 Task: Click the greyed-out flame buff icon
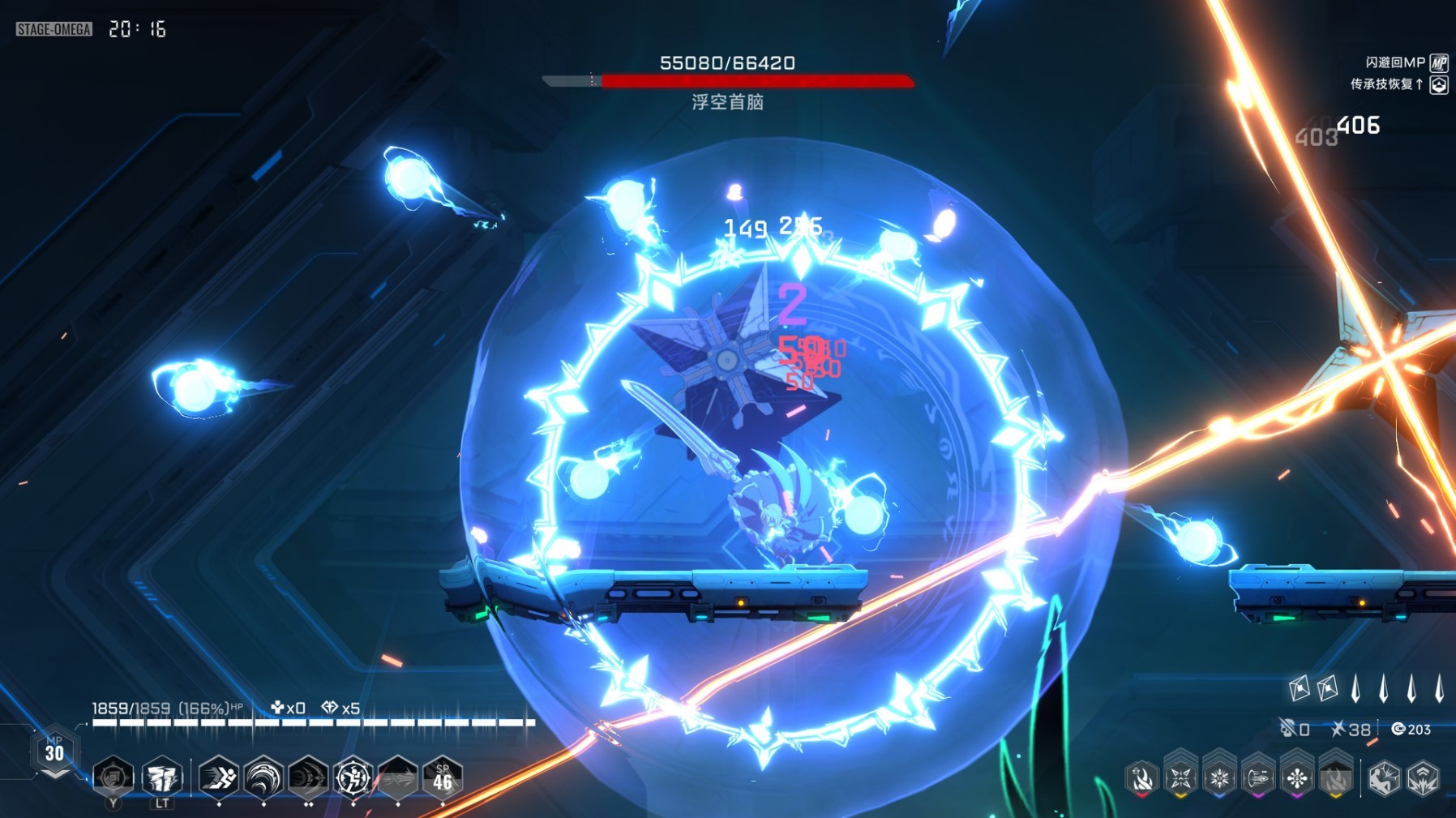tap(1335, 778)
